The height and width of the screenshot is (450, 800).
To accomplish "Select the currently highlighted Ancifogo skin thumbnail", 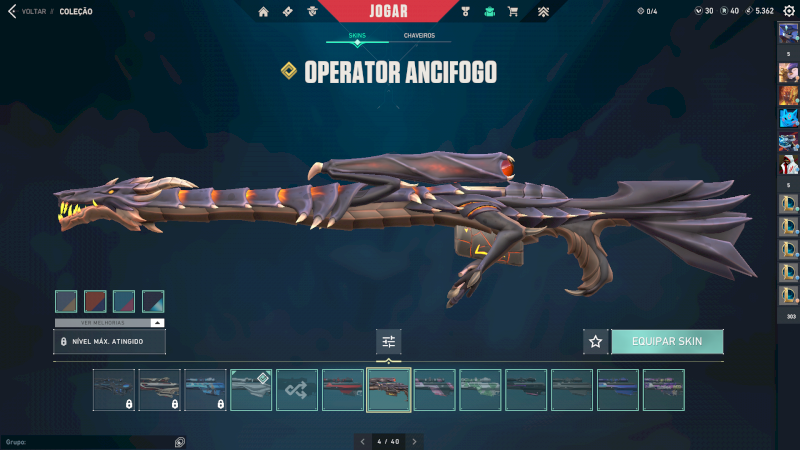I will pyautogui.click(x=389, y=390).
